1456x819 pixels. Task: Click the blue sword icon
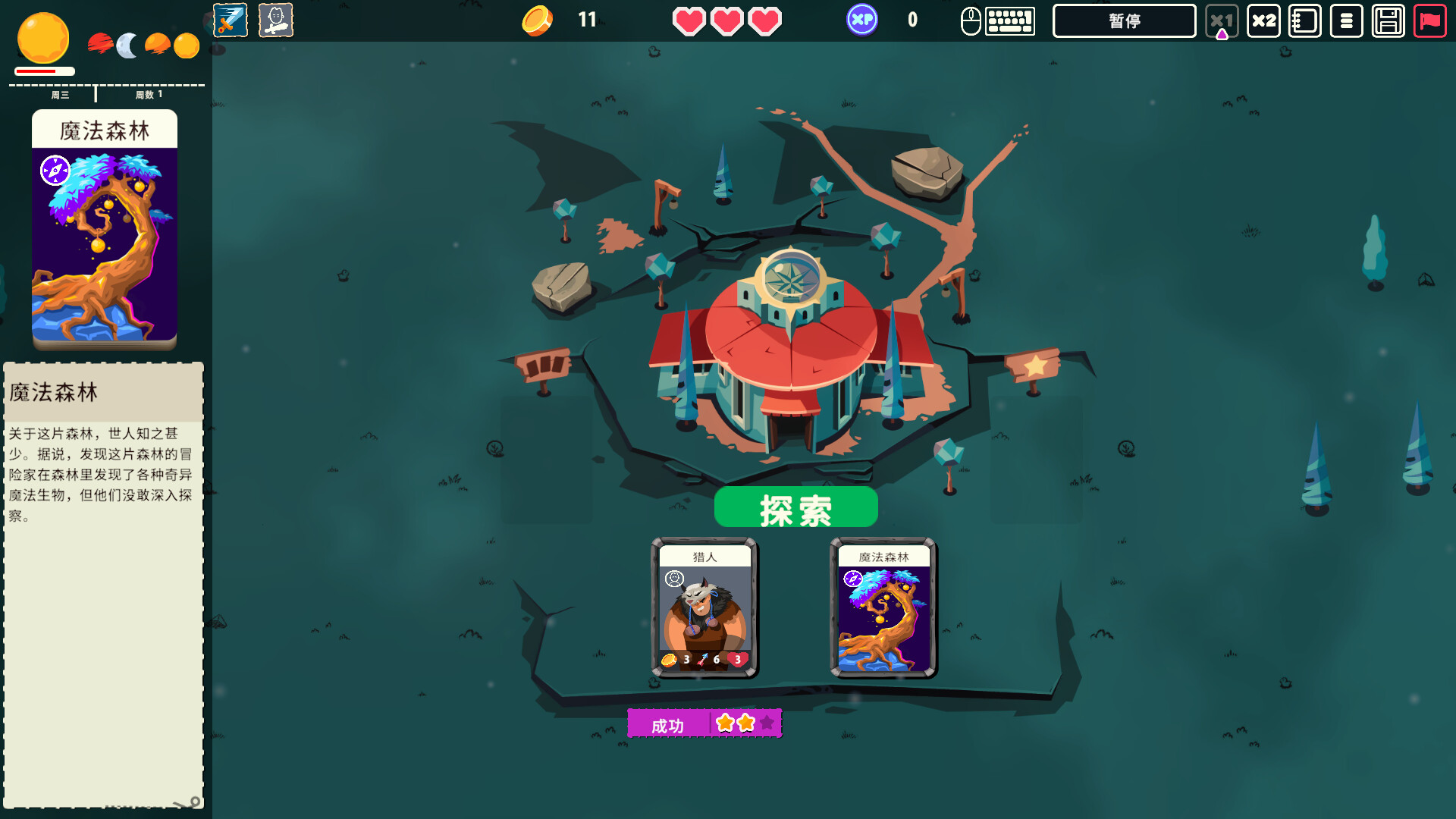click(x=231, y=20)
